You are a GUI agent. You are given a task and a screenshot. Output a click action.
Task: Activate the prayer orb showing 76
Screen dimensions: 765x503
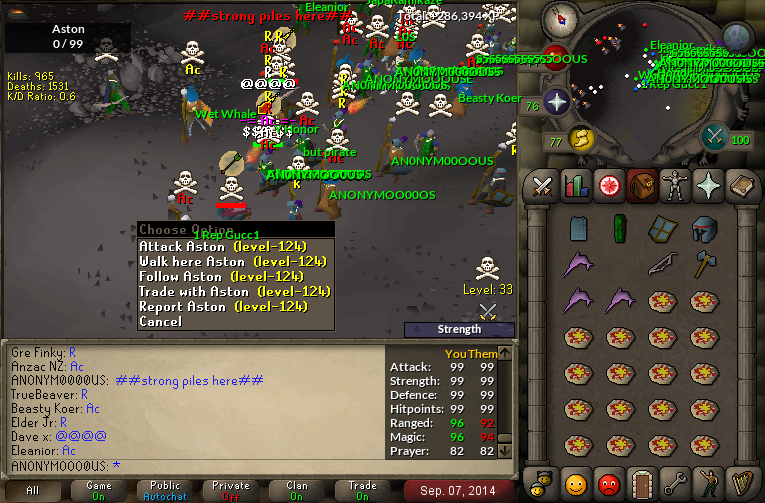[x=556, y=101]
